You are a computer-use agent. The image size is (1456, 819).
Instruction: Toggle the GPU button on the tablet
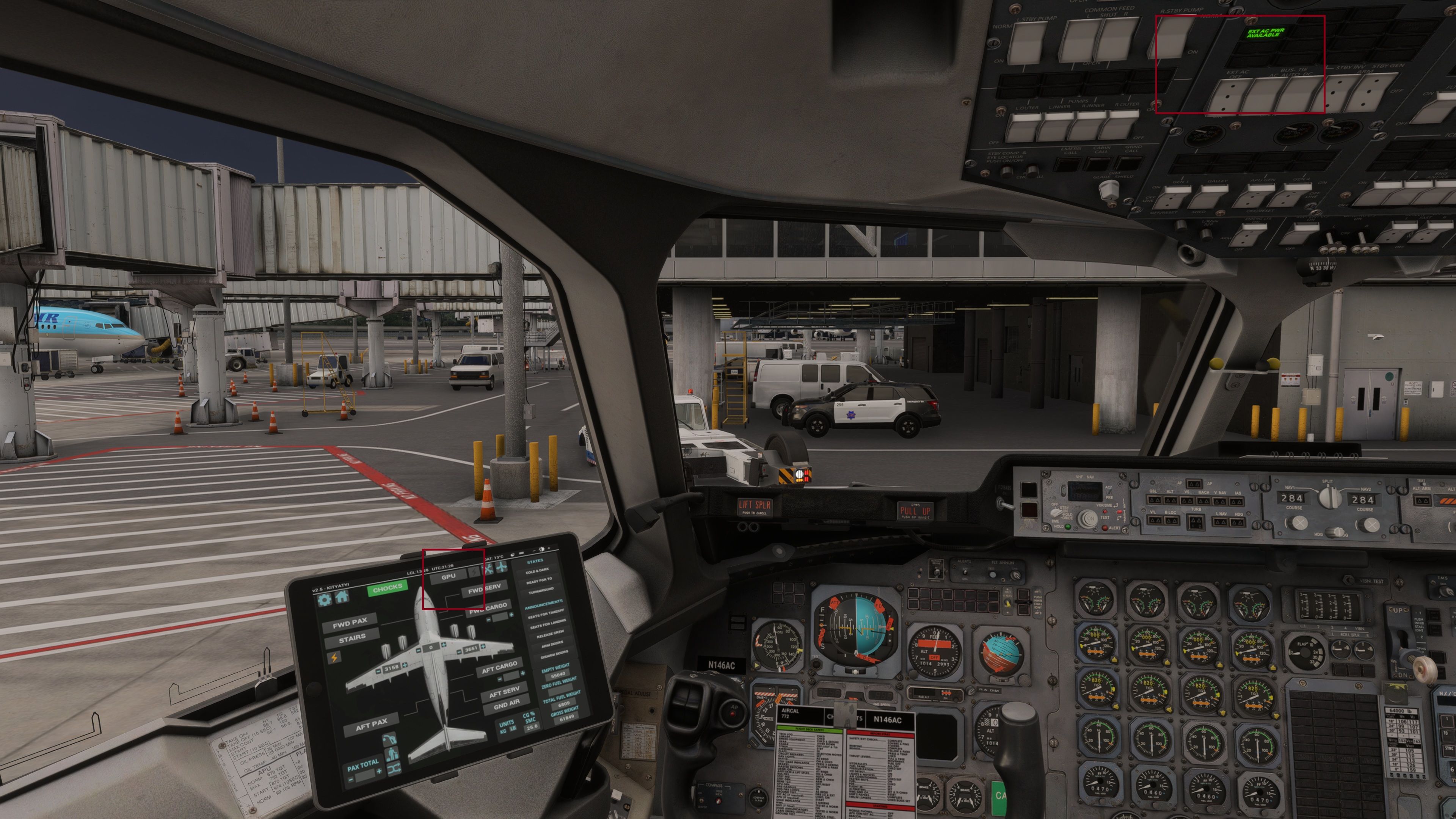449,577
